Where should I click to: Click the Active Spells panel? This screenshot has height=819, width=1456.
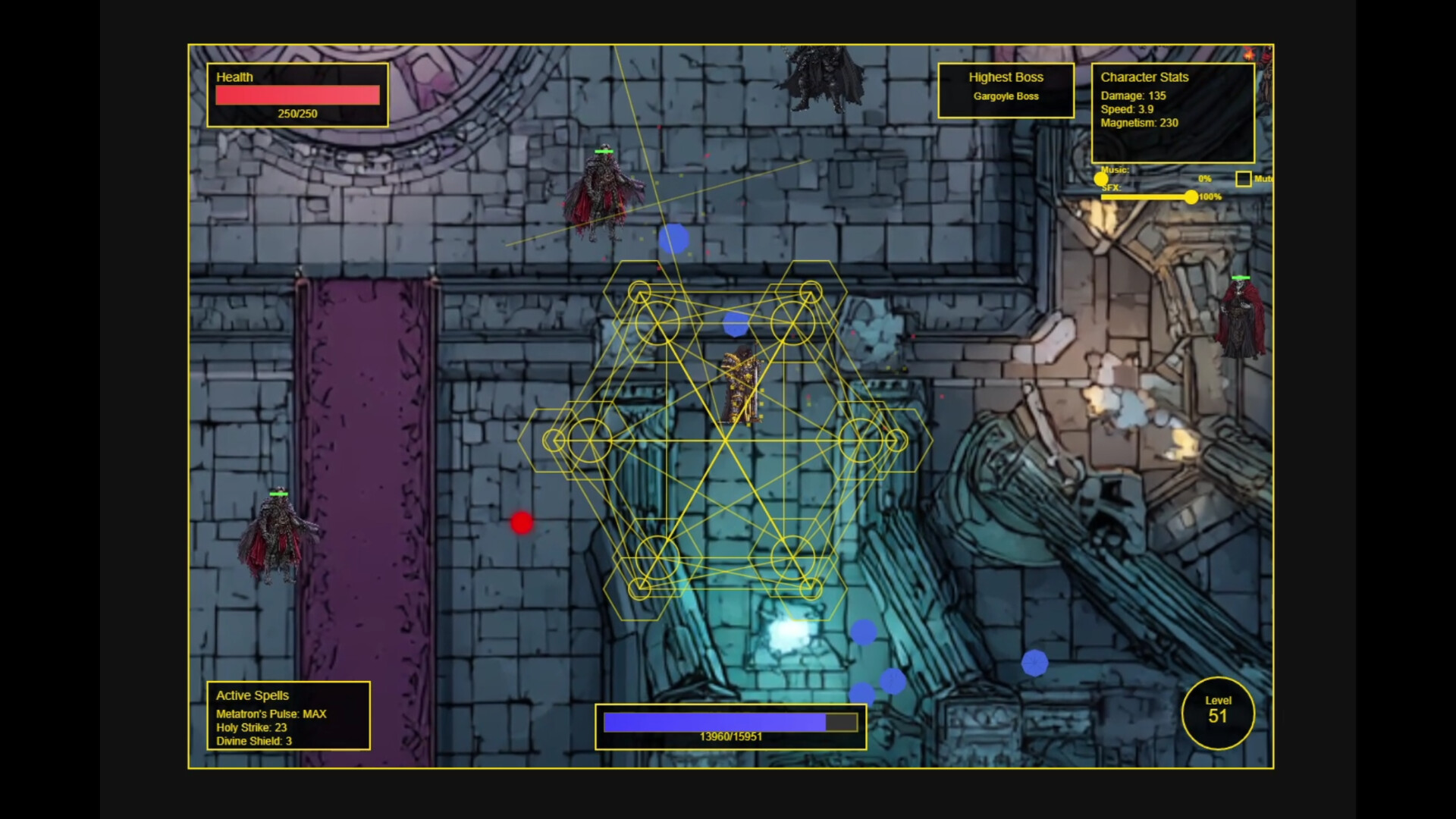(x=288, y=717)
